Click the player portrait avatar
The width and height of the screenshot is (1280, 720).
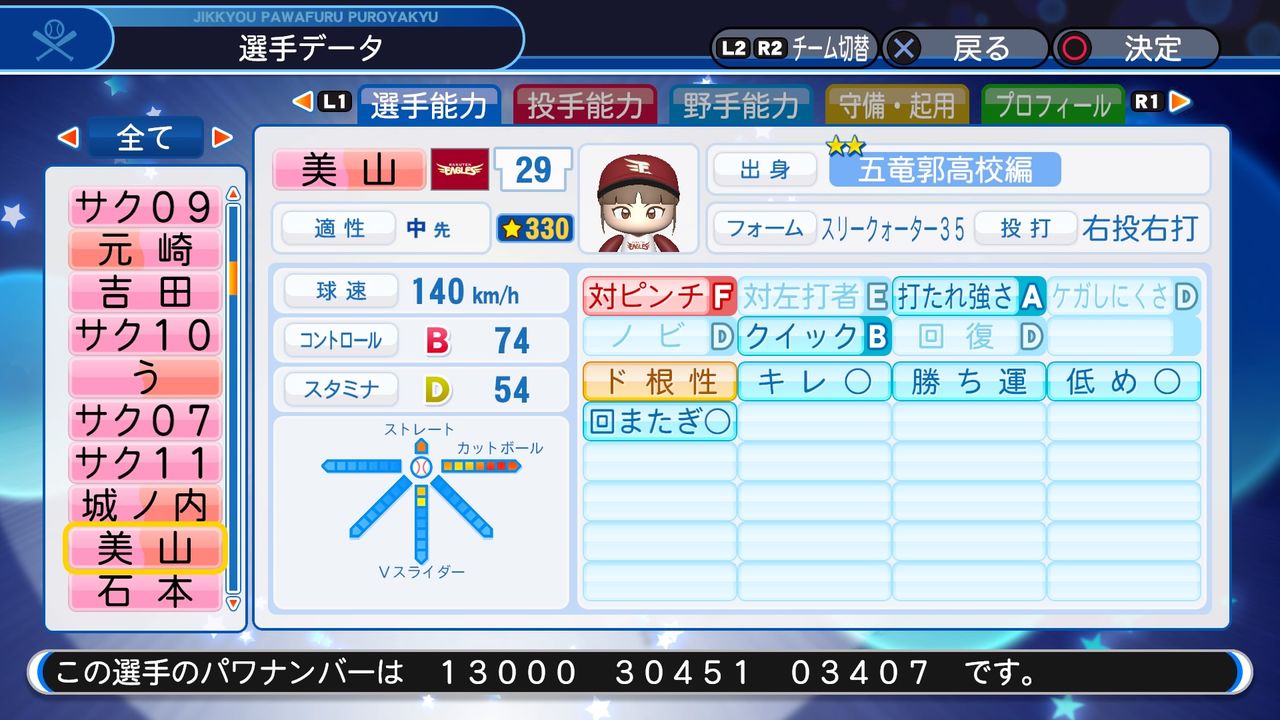tap(637, 196)
